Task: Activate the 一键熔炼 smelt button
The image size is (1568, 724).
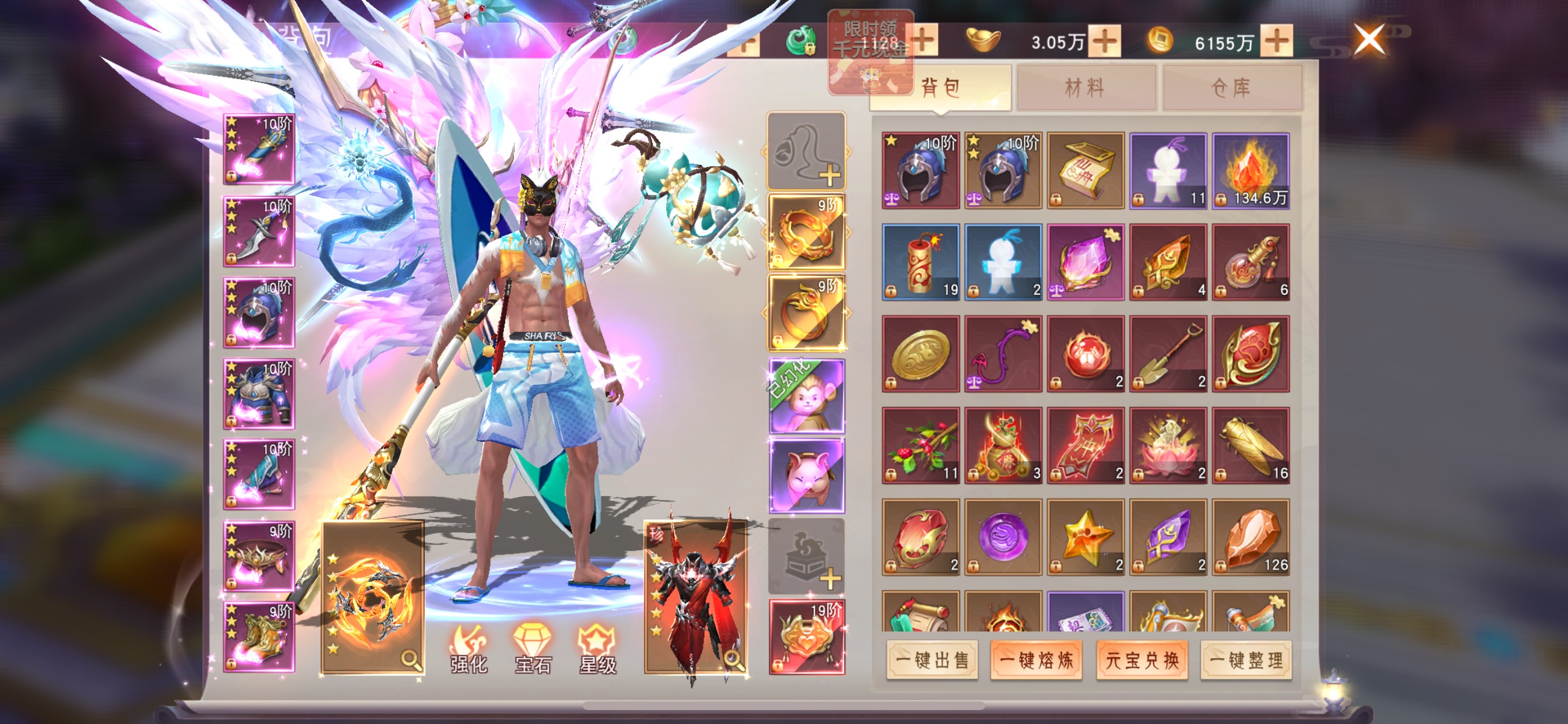Action: pos(1036,659)
